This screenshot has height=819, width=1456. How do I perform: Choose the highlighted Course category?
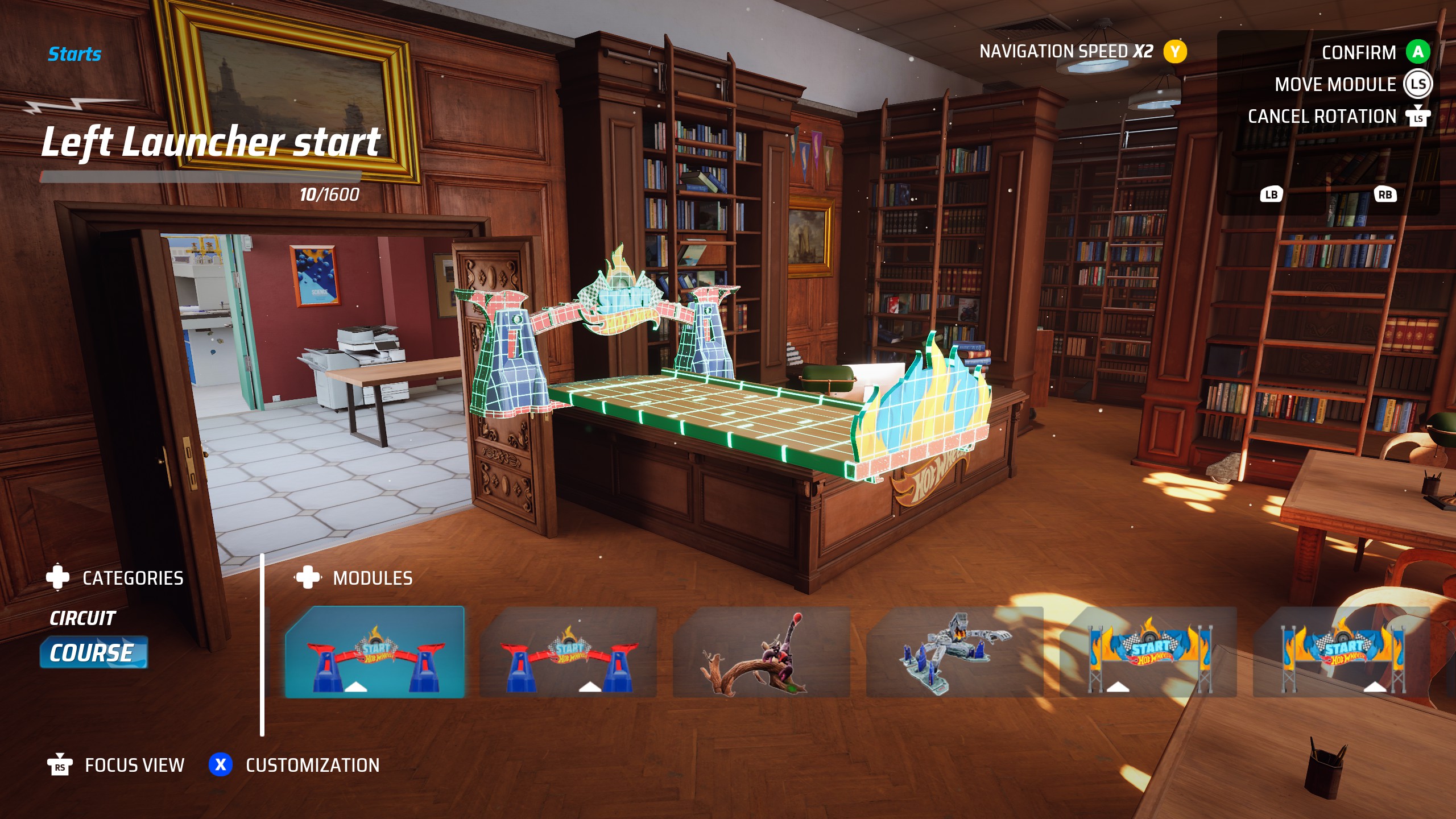click(93, 652)
